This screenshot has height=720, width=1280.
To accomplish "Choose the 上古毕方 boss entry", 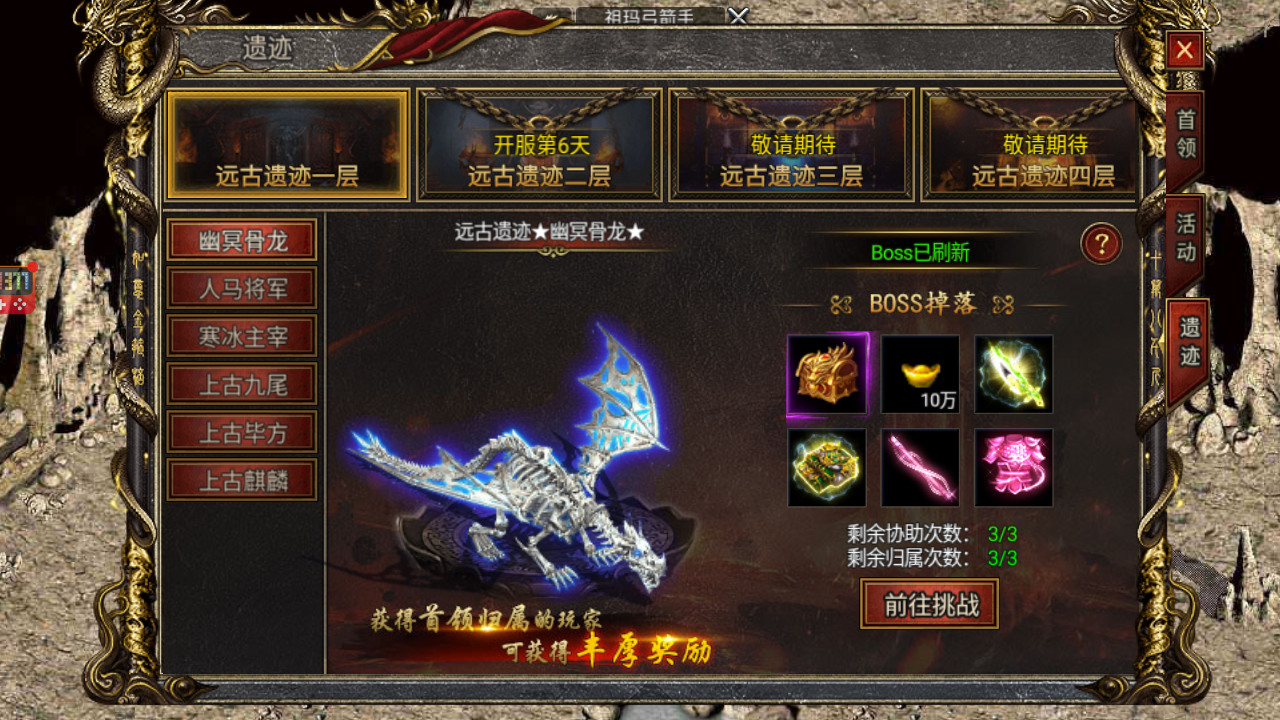I will 242,432.
